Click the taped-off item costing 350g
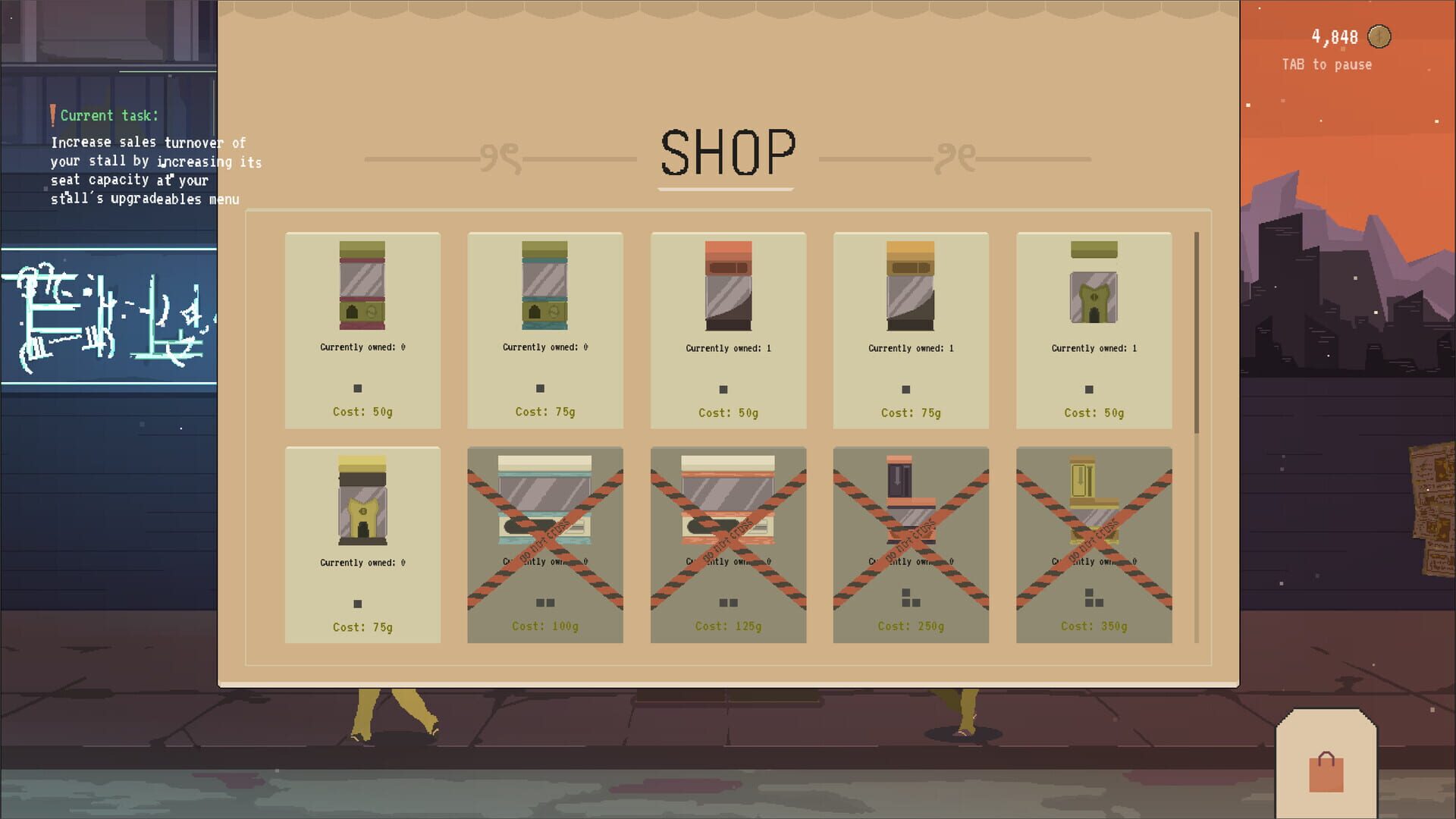The height and width of the screenshot is (819, 1456). (x=1094, y=544)
